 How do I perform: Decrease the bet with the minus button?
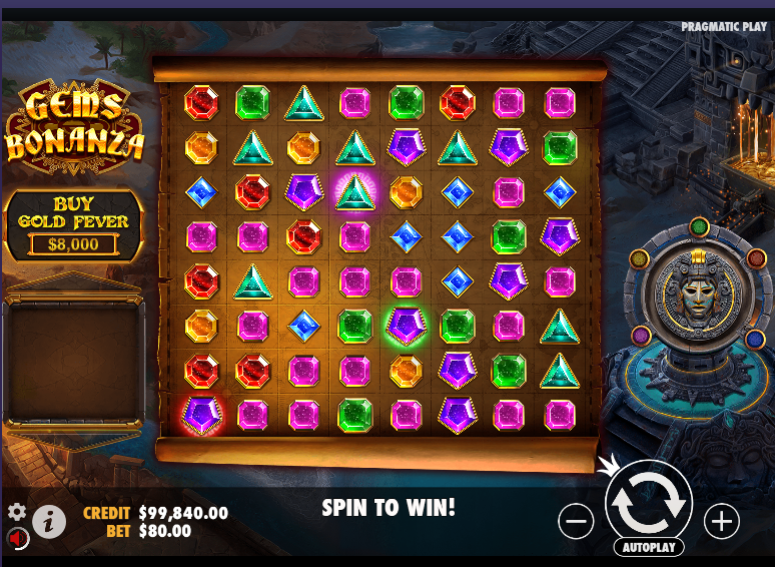(x=576, y=521)
